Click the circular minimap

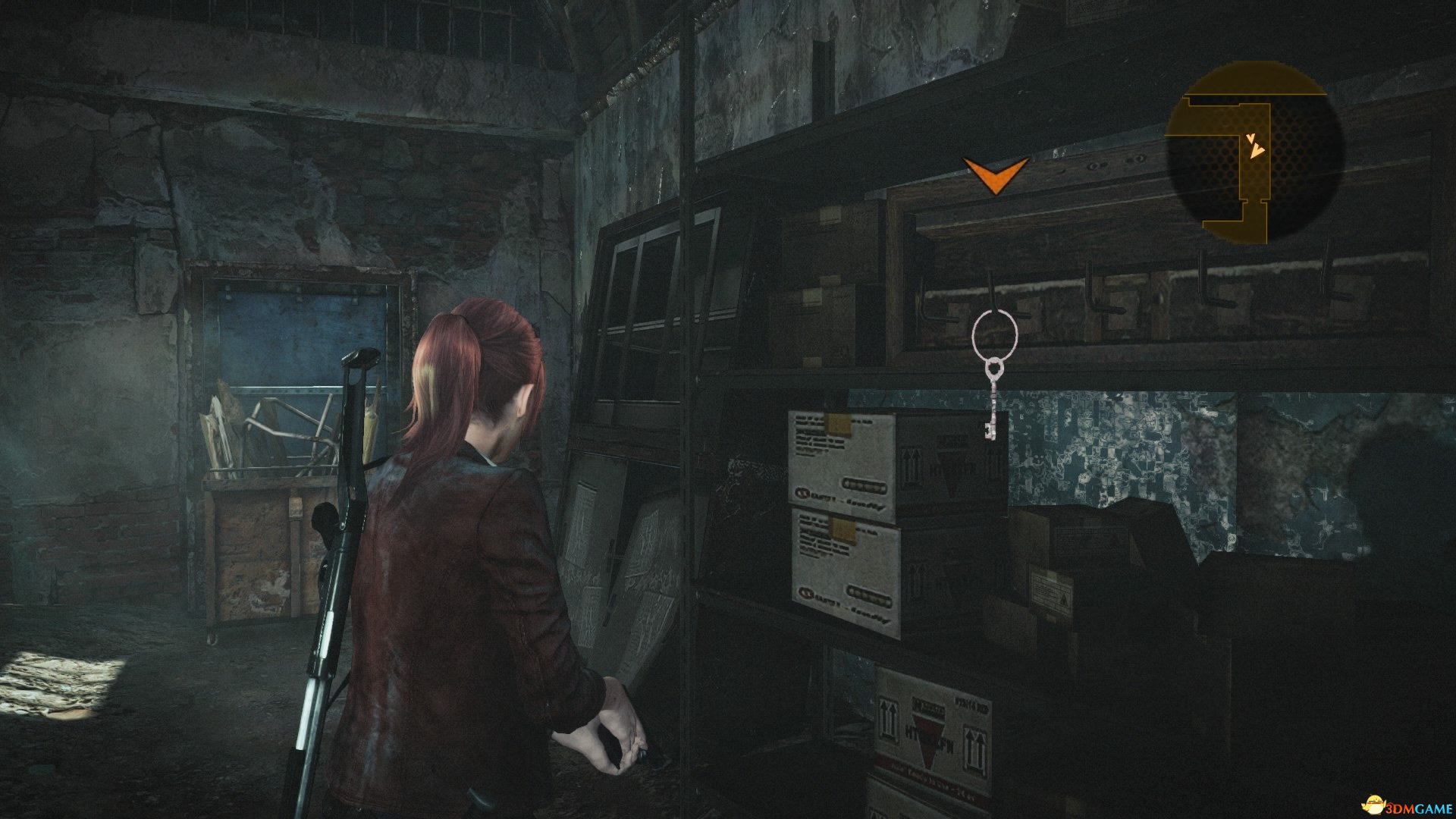(x=1254, y=152)
